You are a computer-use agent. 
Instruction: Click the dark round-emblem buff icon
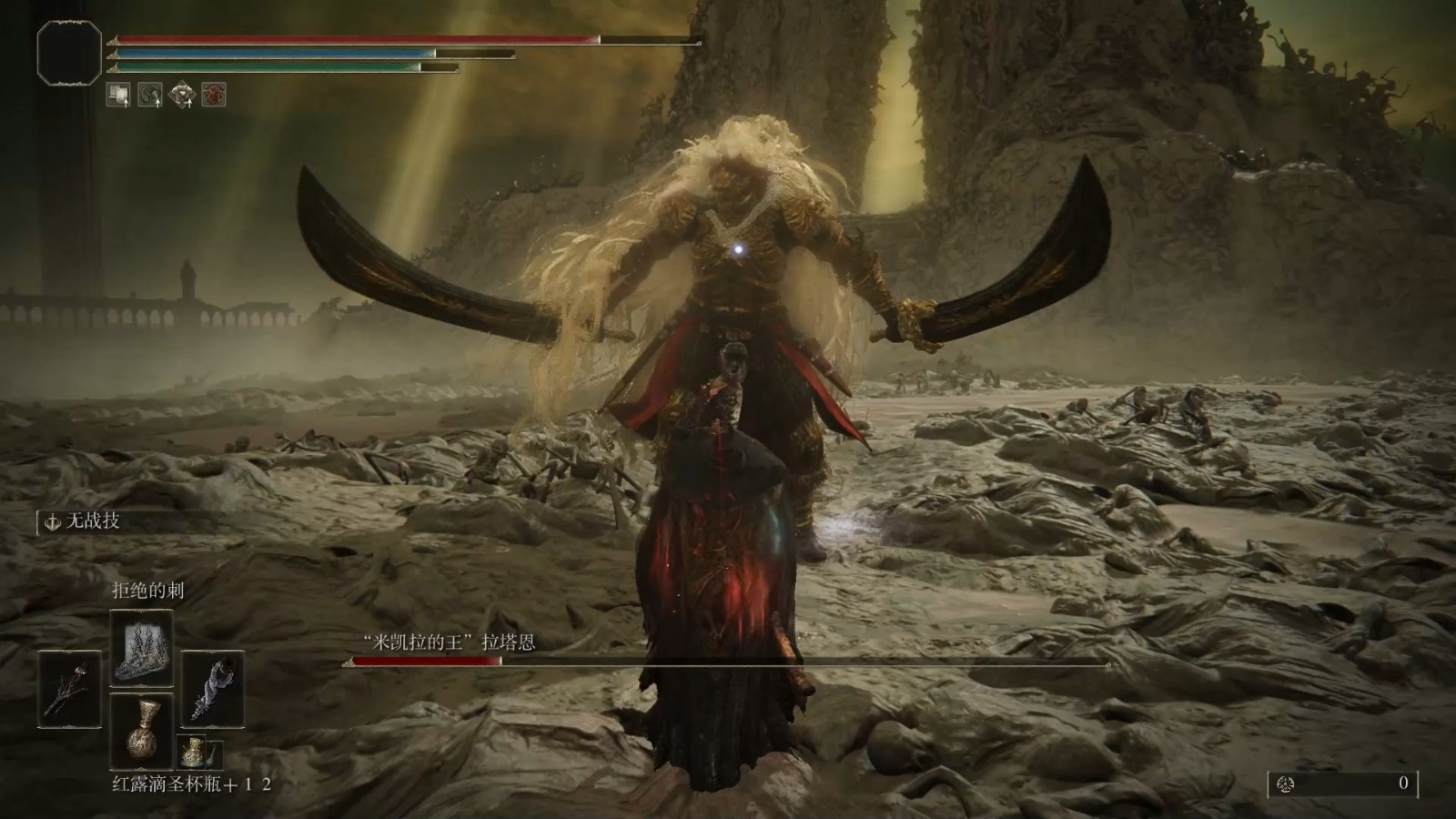pyautogui.click(x=150, y=94)
